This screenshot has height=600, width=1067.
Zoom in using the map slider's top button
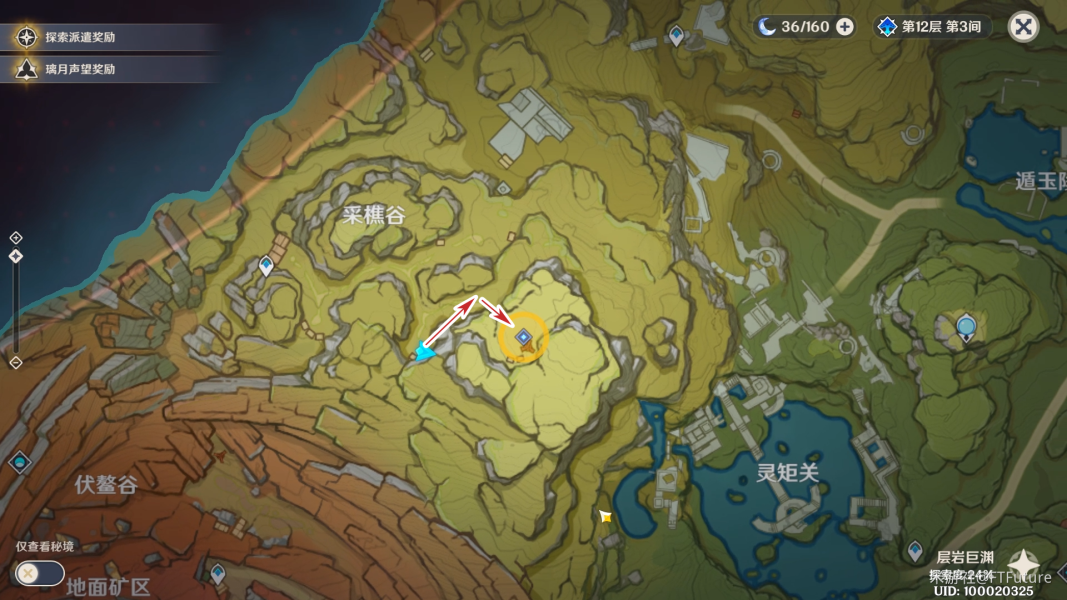point(16,238)
